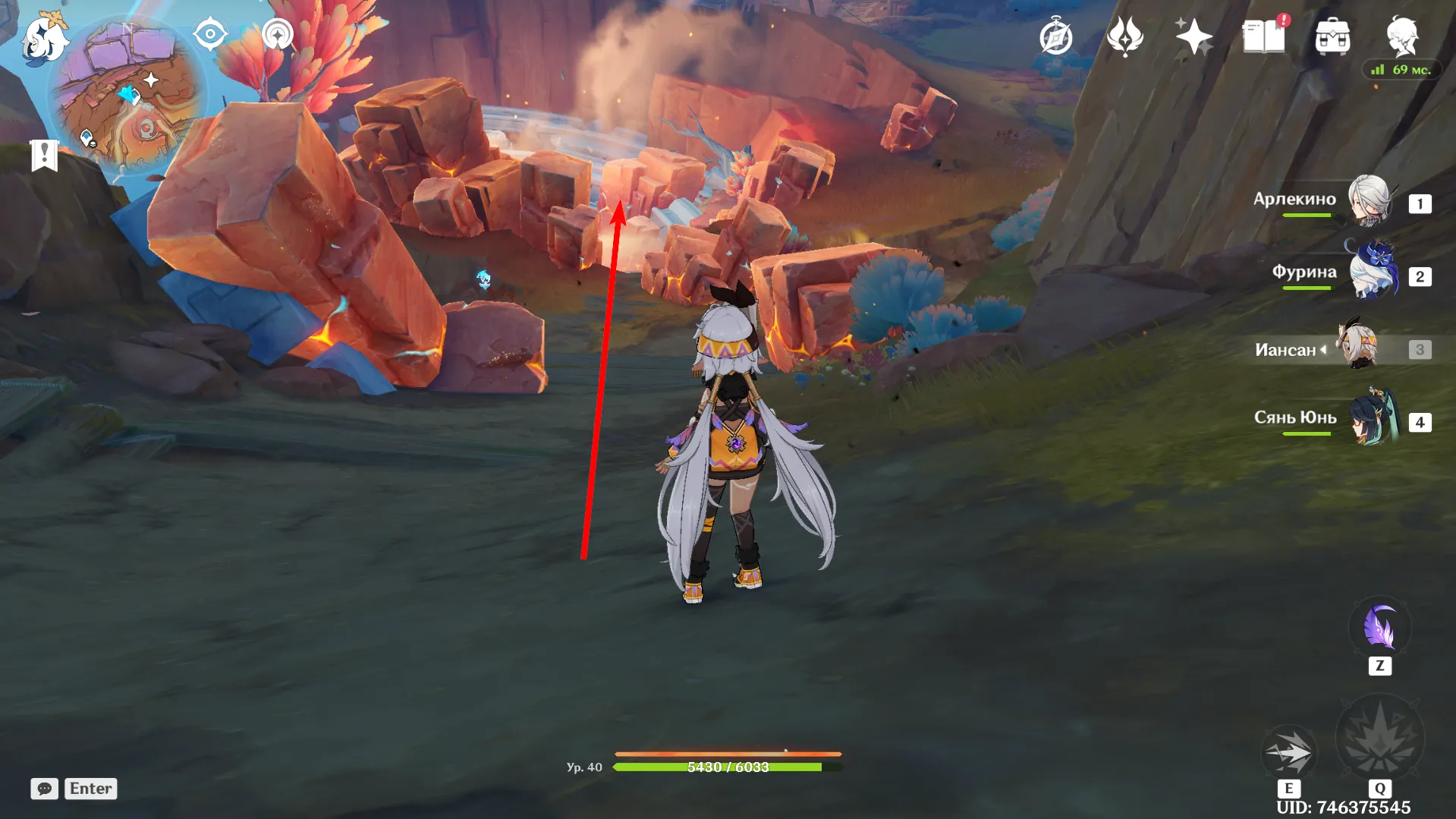This screenshot has width=1456, height=819.
Task: Activate the elemental burst icon
Action: pos(1379,738)
